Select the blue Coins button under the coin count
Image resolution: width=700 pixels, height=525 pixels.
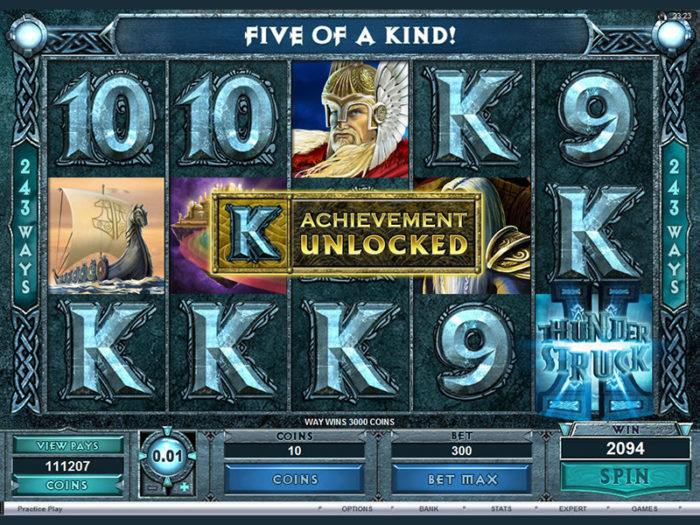coord(295,479)
